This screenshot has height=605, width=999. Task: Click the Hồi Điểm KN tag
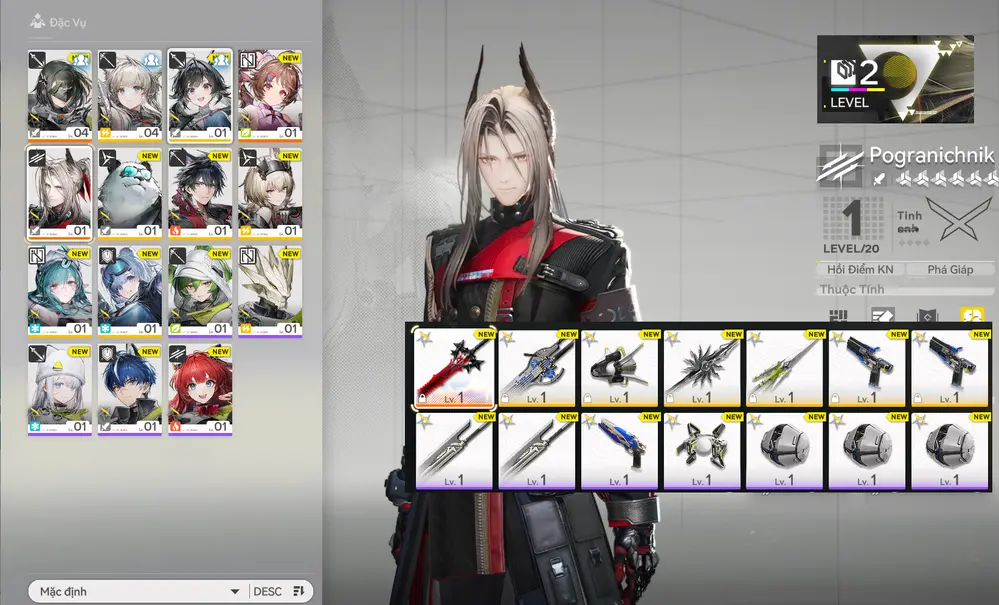[860, 269]
